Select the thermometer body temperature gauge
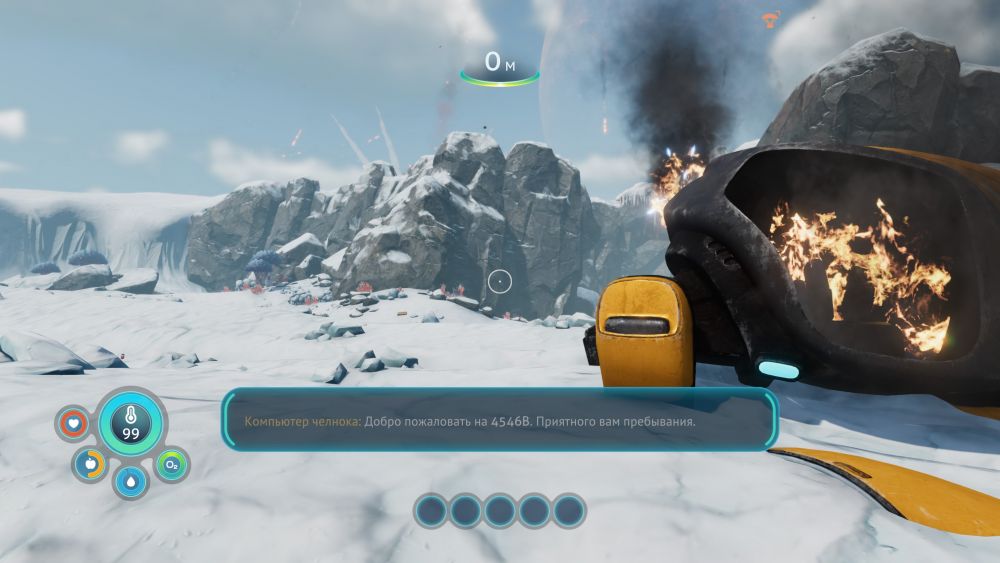This screenshot has height=563, width=1000. click(130, 422)
